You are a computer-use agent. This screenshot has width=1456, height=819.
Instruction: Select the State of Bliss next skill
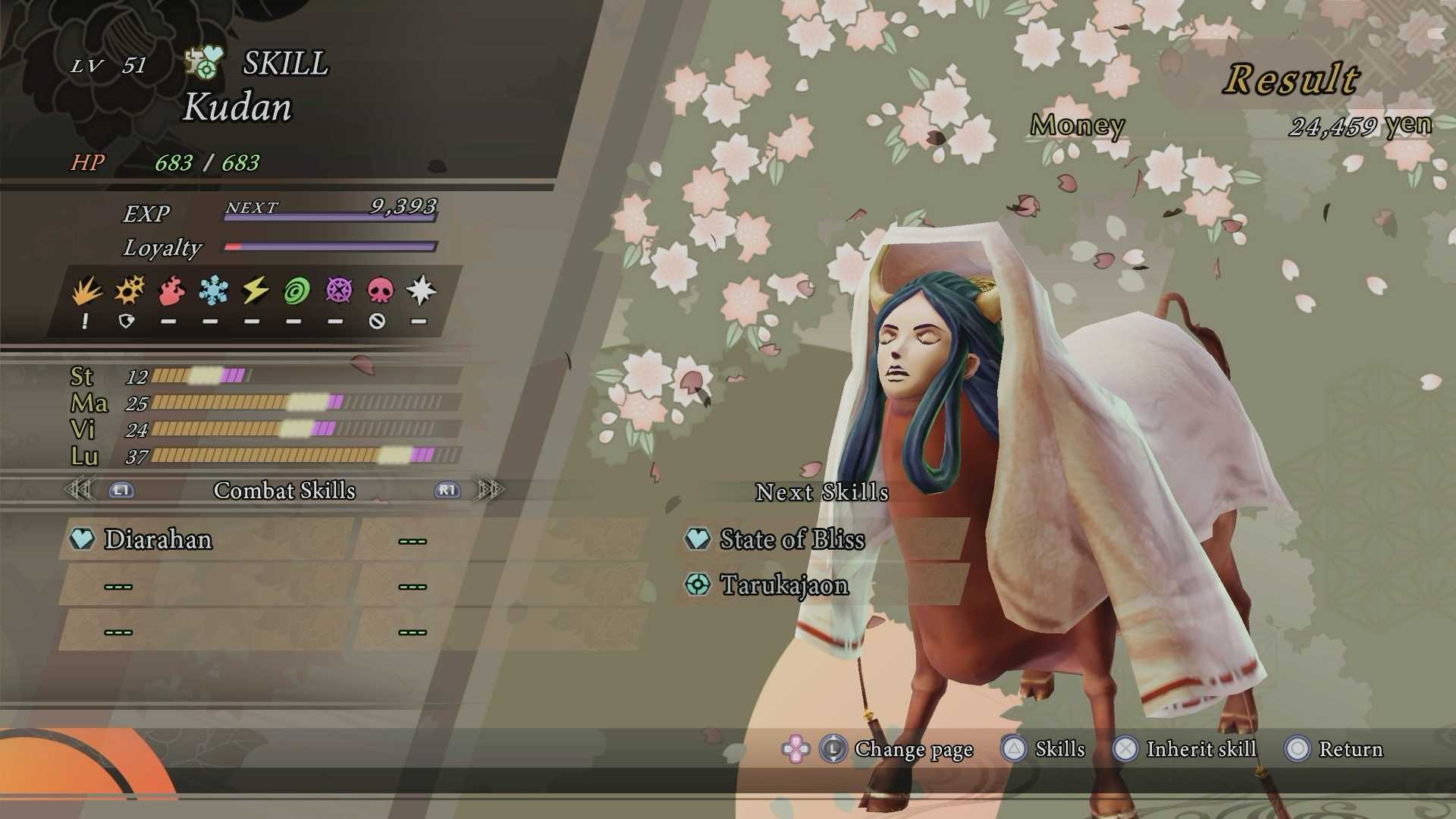point(792,539)
